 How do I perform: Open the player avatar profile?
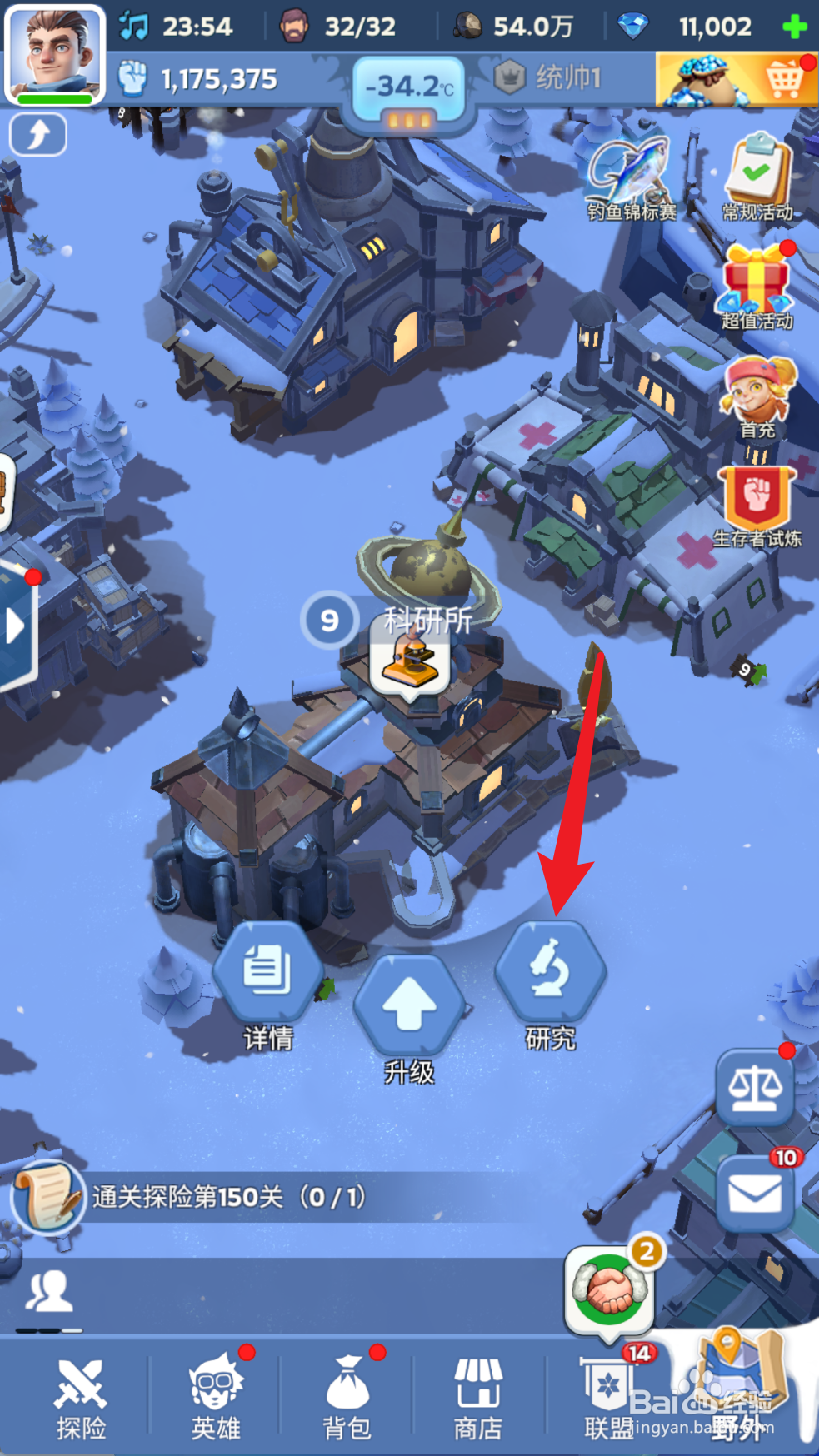pyautogui.click(x=55, y=53)
